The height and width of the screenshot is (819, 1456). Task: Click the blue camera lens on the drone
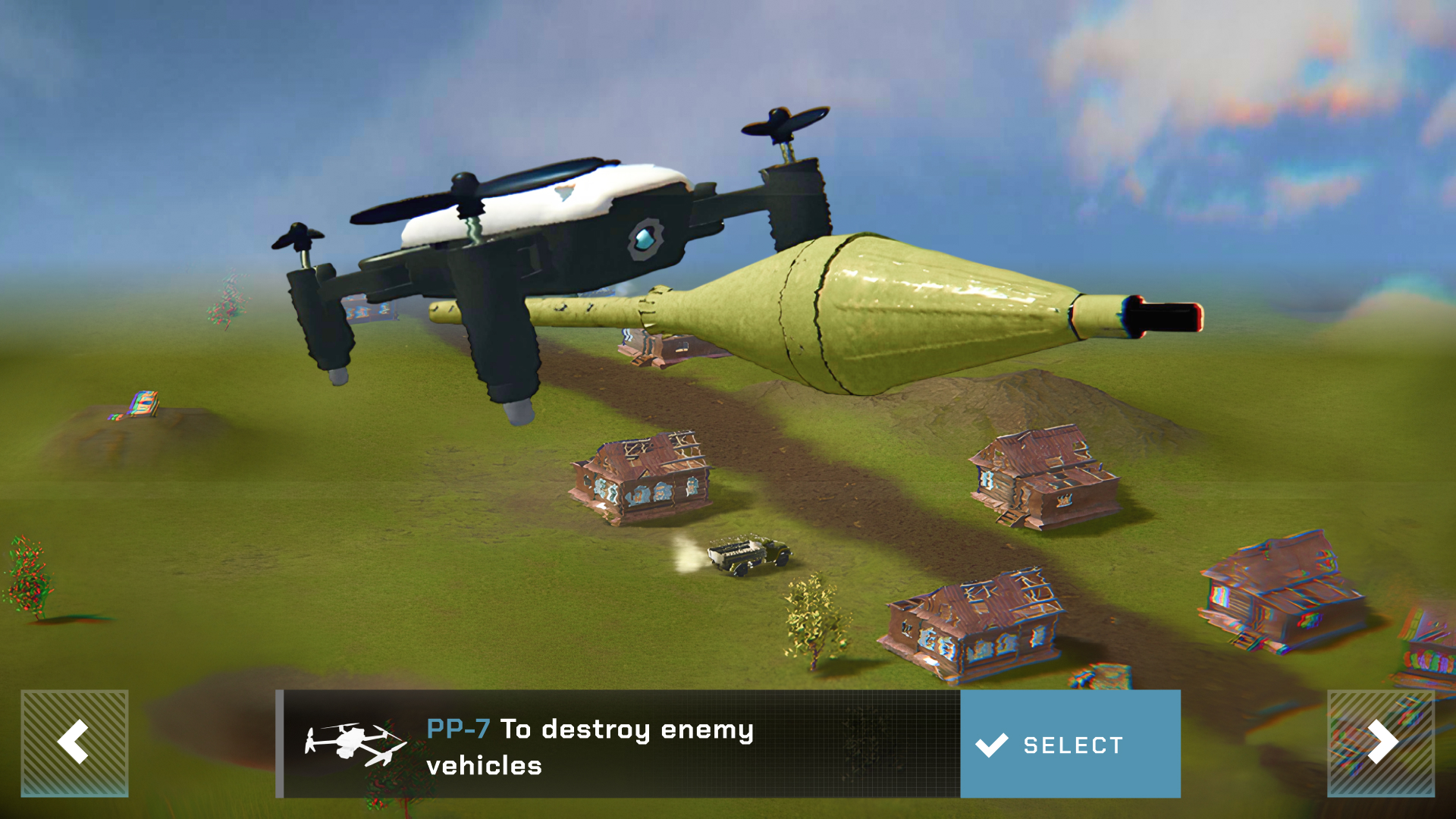[x=645, y=237]
